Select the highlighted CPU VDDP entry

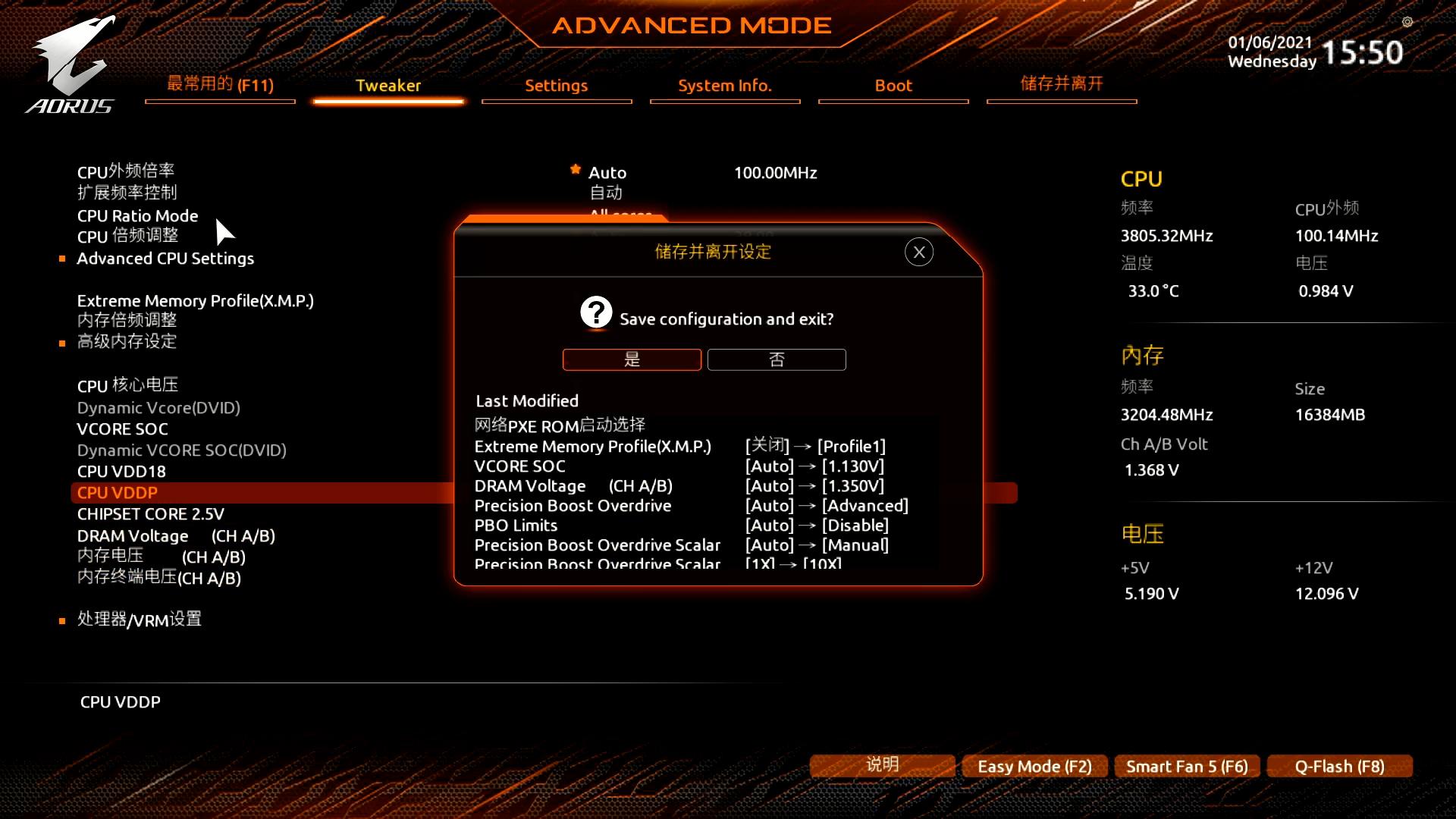click(x=118, y=492)
